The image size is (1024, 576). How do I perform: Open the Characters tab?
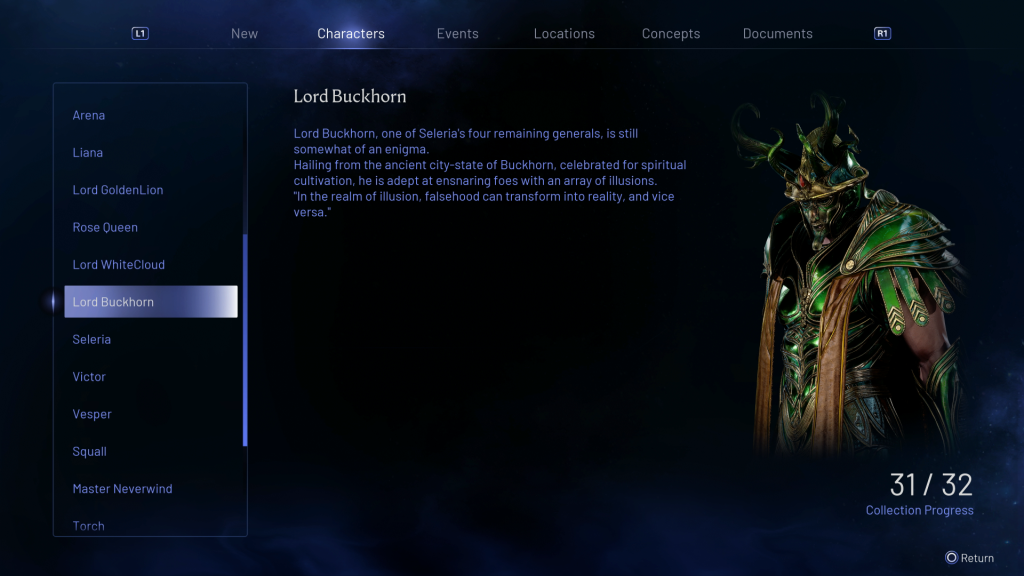coord(351,34)
